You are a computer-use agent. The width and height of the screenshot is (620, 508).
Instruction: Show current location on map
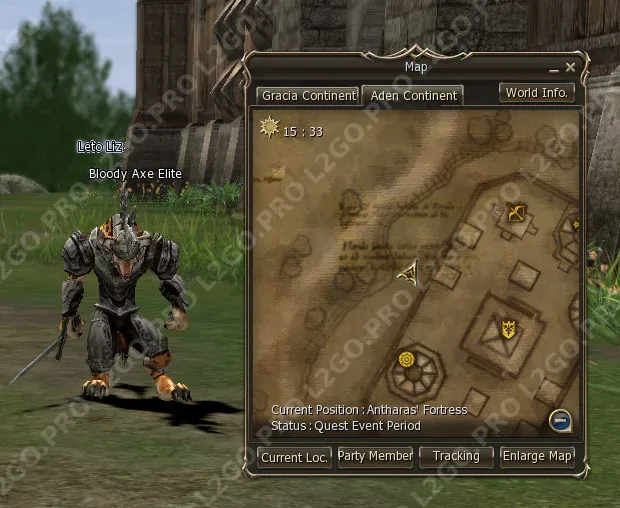pos(294,456)
